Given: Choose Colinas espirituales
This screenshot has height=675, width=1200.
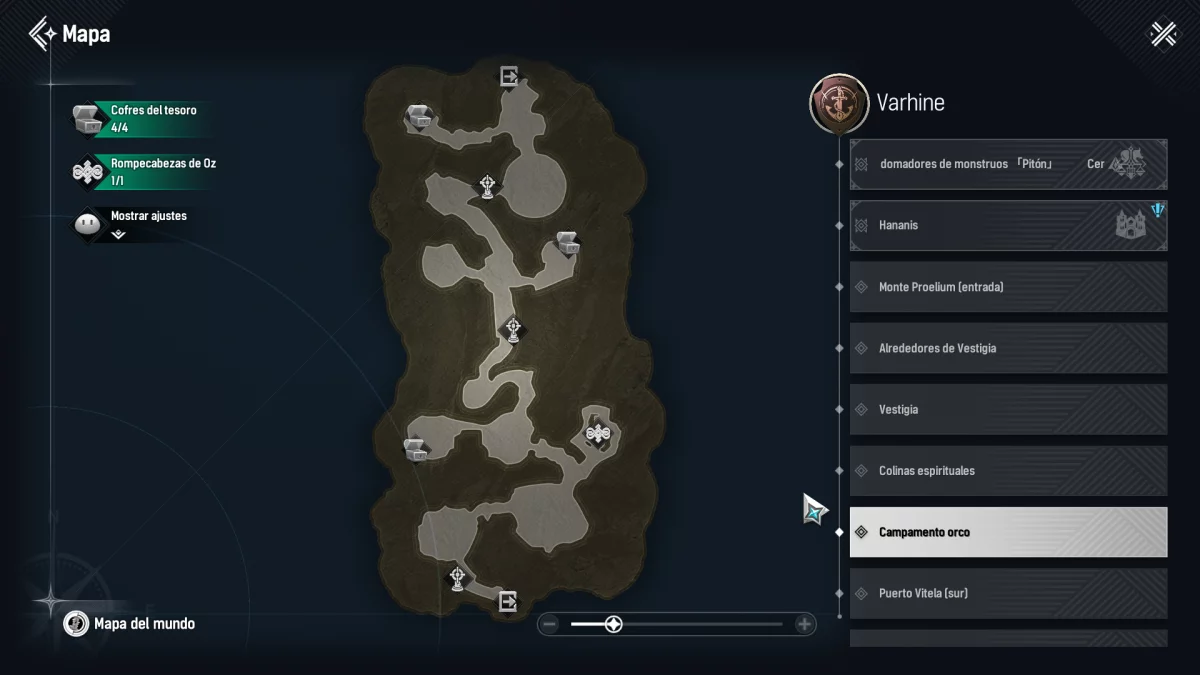Looking at the screenshot, I should point(1008,471).
